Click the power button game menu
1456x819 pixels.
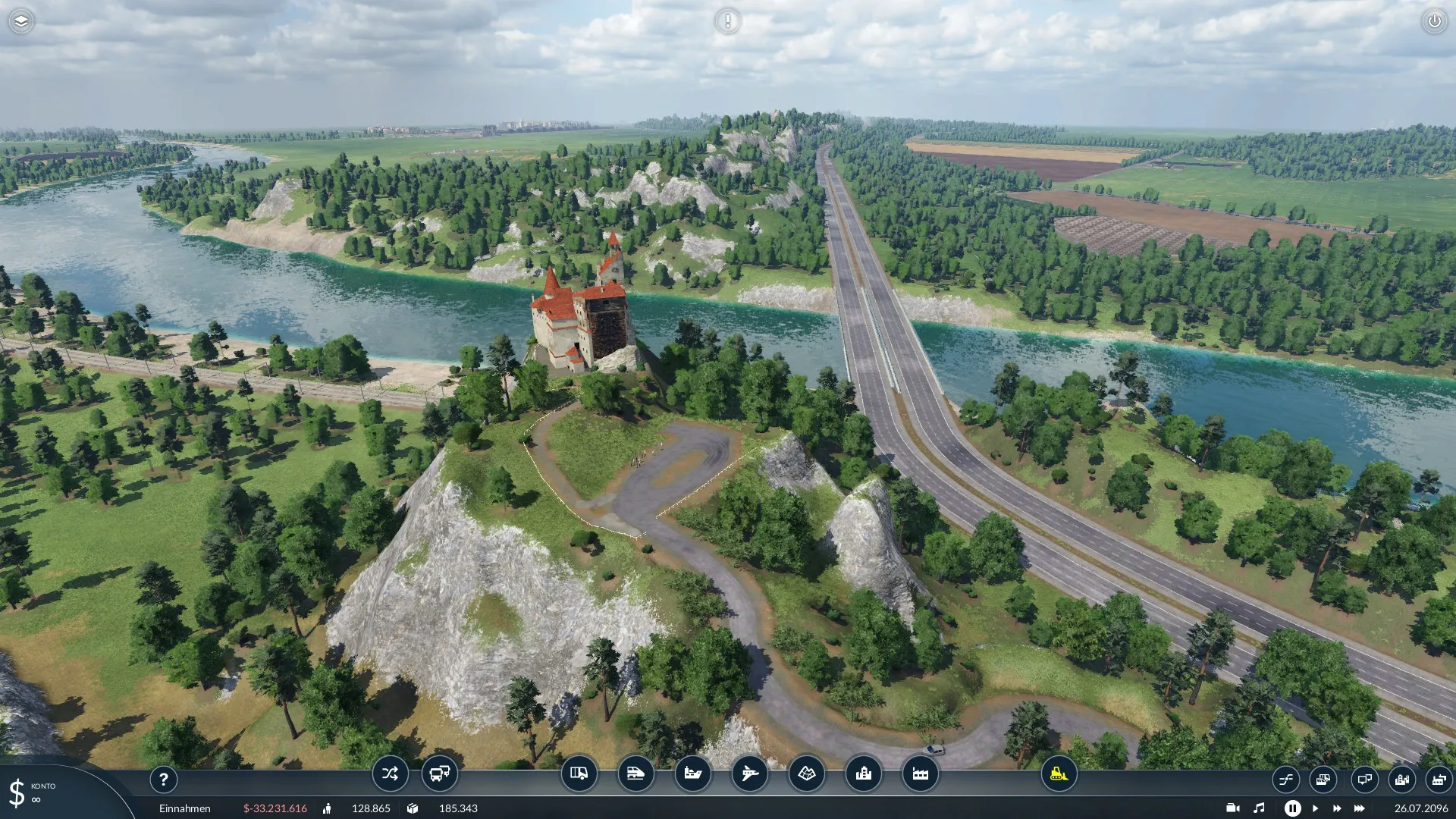(1434, 21)
